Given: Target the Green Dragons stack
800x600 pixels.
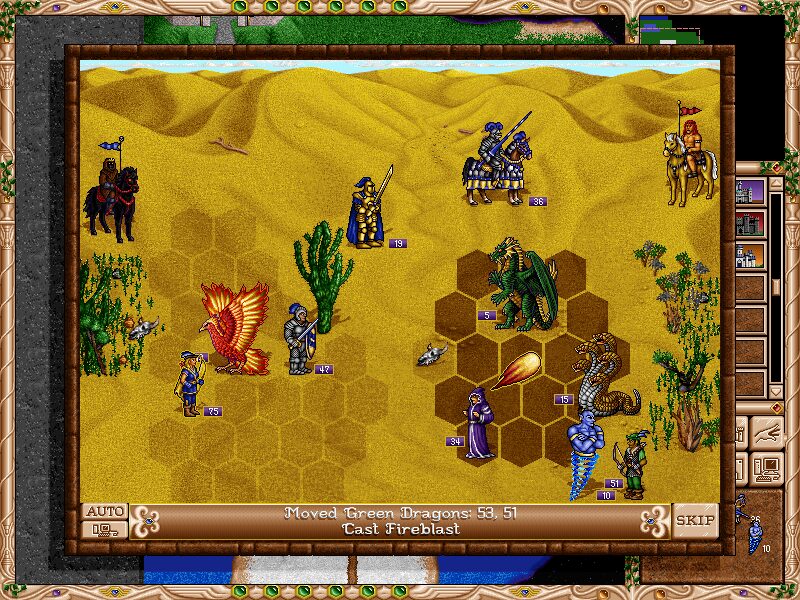Looking at the screenshot, I should [x=522, y=288].
